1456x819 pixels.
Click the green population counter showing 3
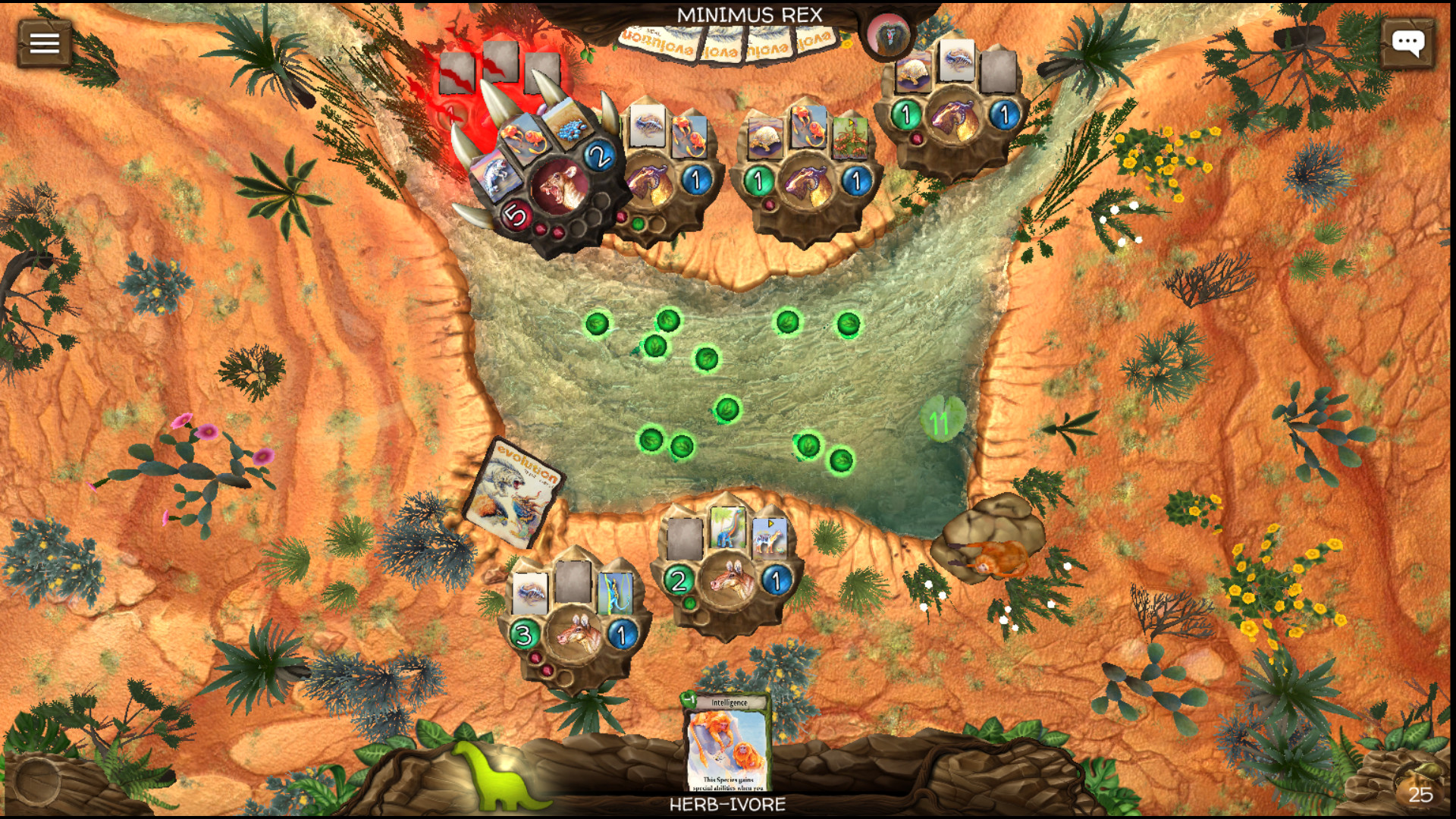point(523,635)
